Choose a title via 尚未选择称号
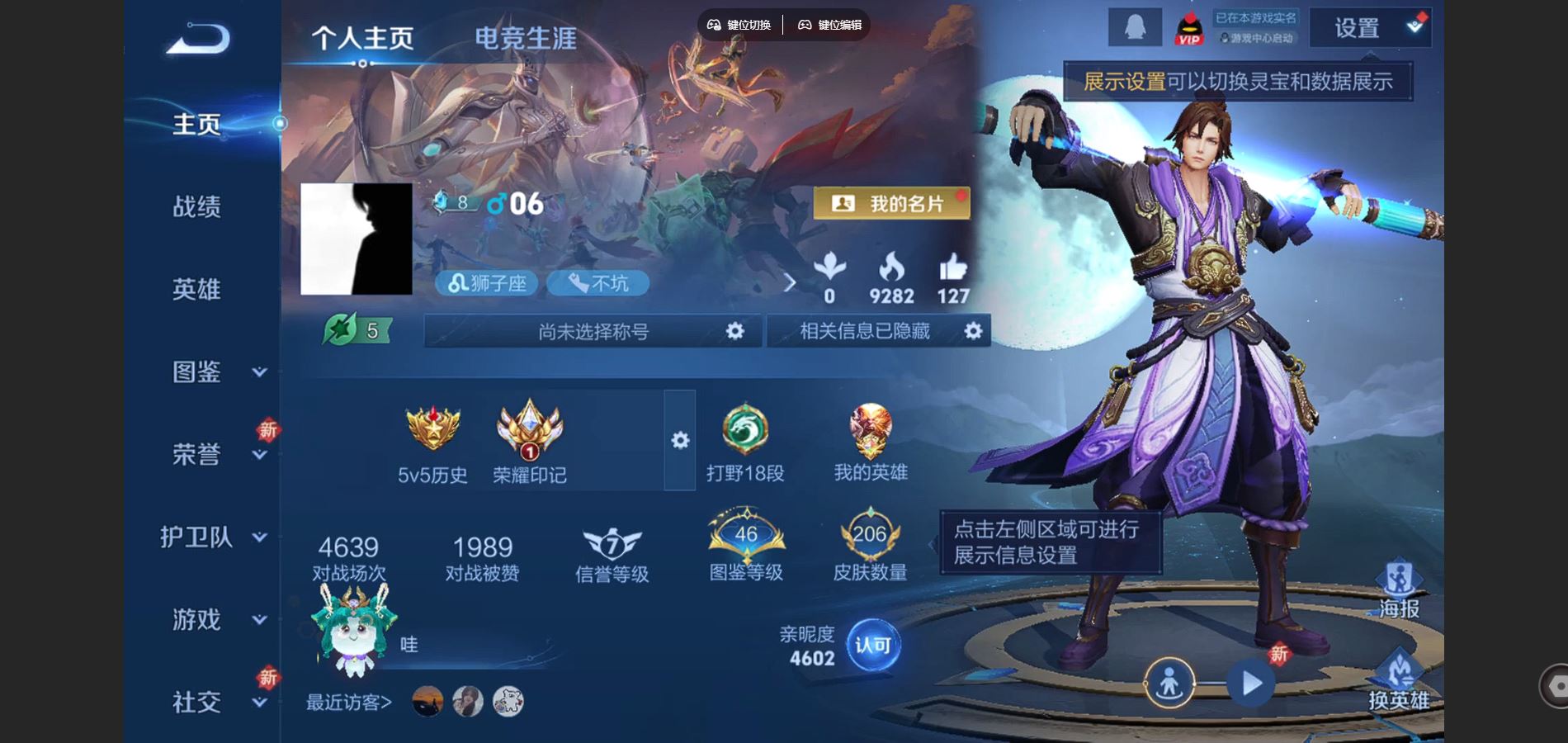1568x743 pixels. (593, 331)
